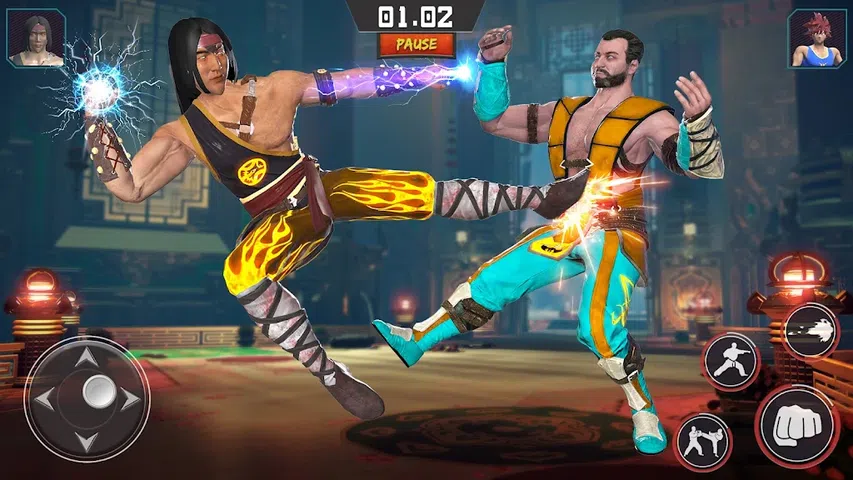Trigger the flying dash special move button
Viewport: 853px width, 480px height.
click(810, 330)
